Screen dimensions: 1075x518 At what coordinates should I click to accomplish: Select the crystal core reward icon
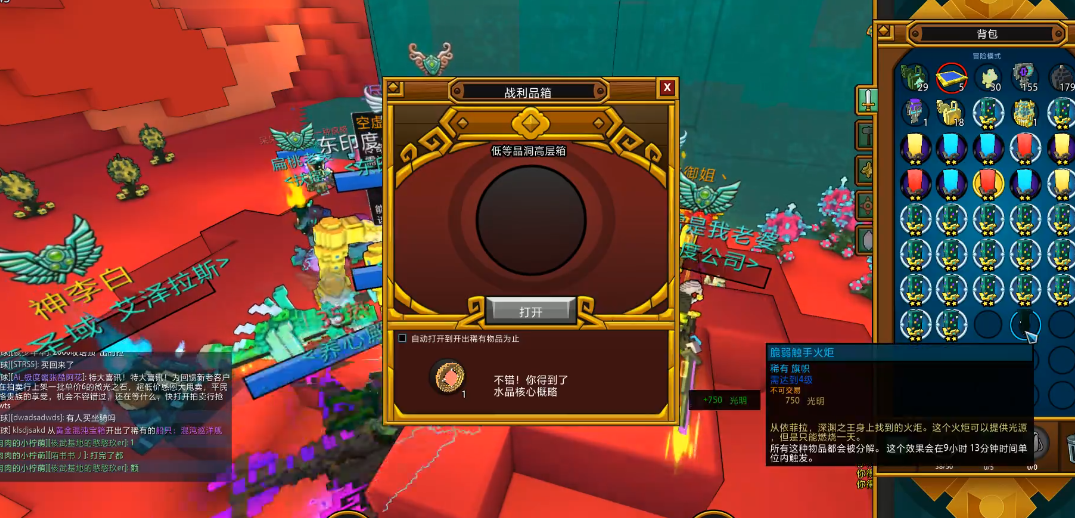click(x=446, y=376)
